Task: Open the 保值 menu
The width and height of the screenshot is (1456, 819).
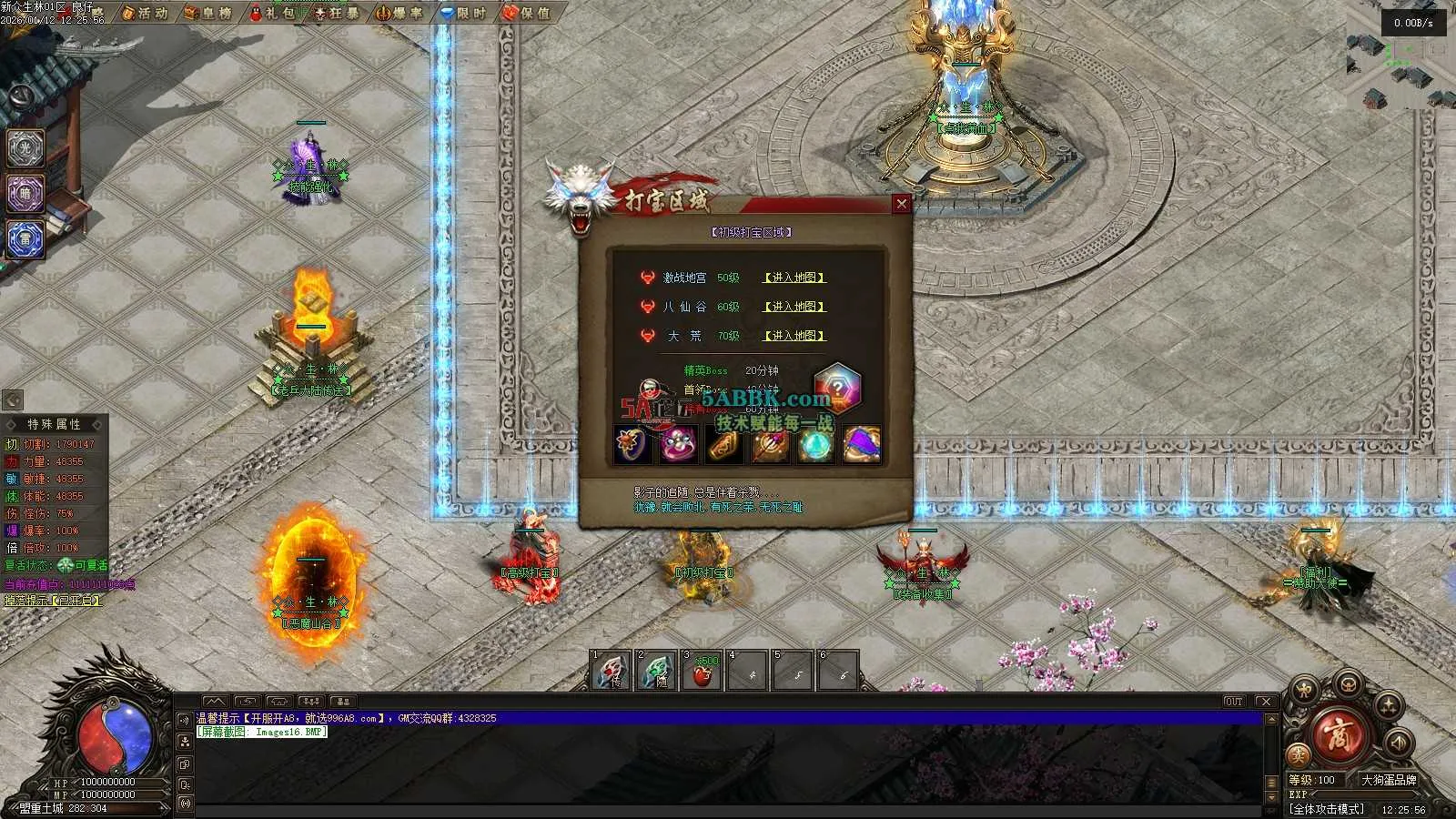Action: [x=527, y=13]
